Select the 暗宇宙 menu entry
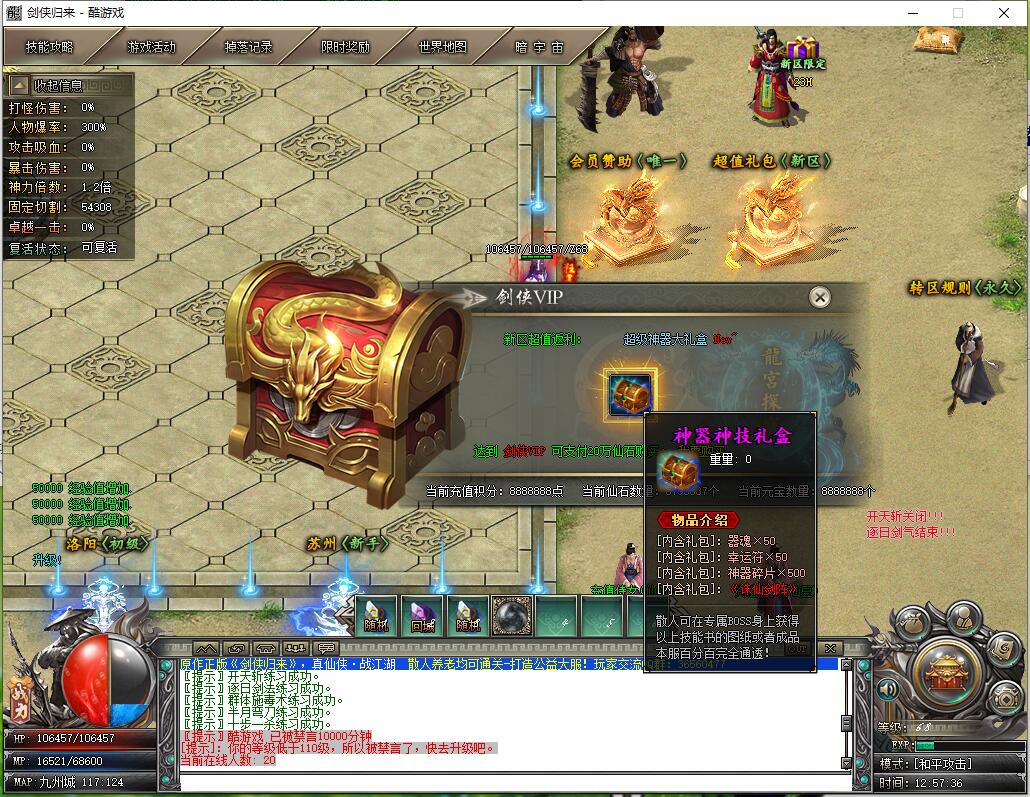This screenshot has width=1030, height=797. (x=539, y=47)
